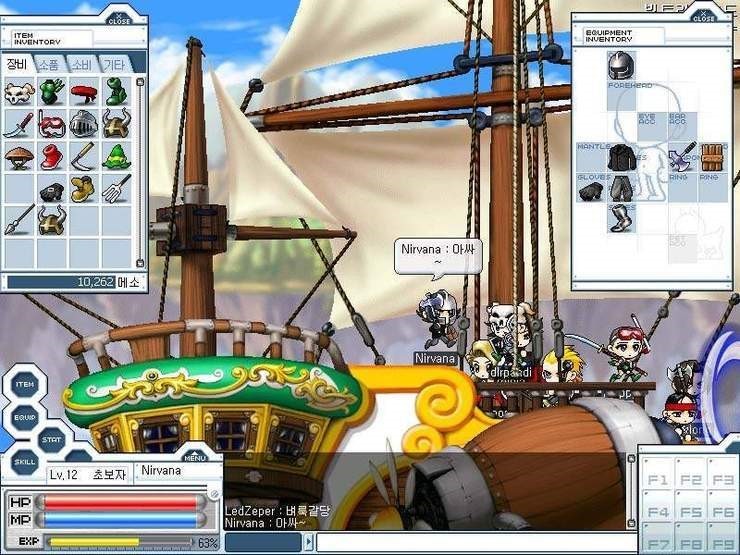Show the STAT window

point(52,437)
